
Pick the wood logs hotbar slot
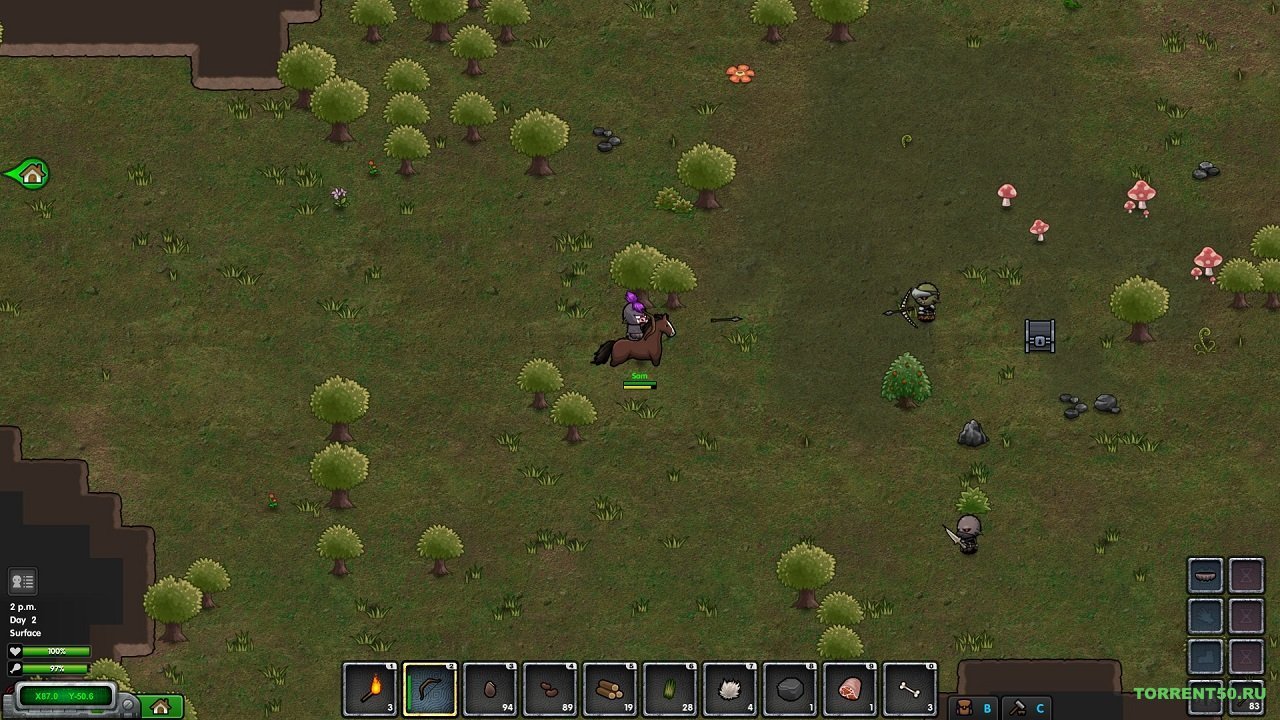point(610,689)
